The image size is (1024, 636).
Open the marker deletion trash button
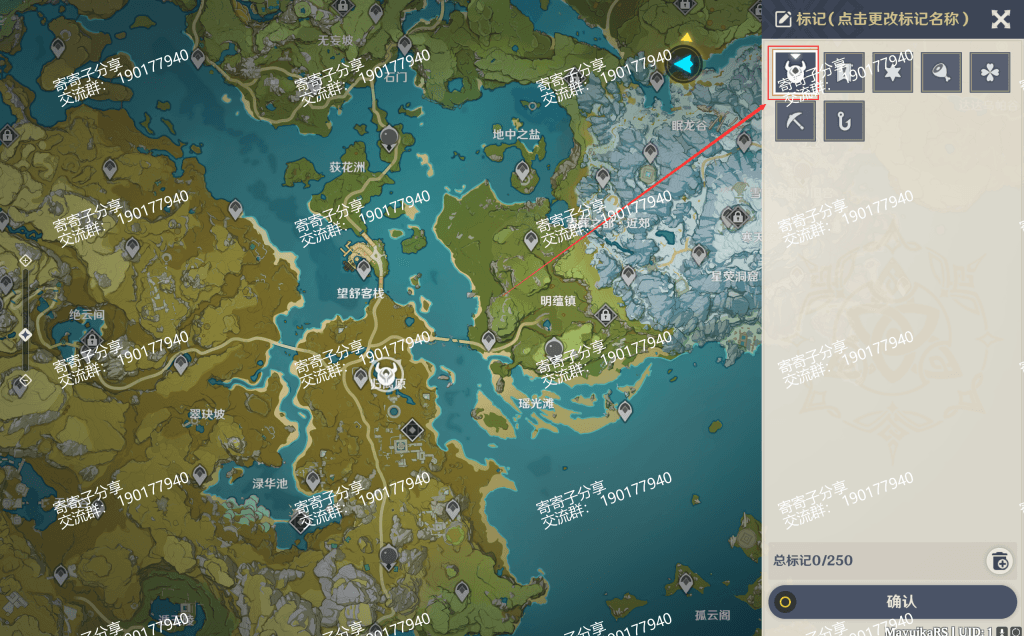(x=999, y=560)
